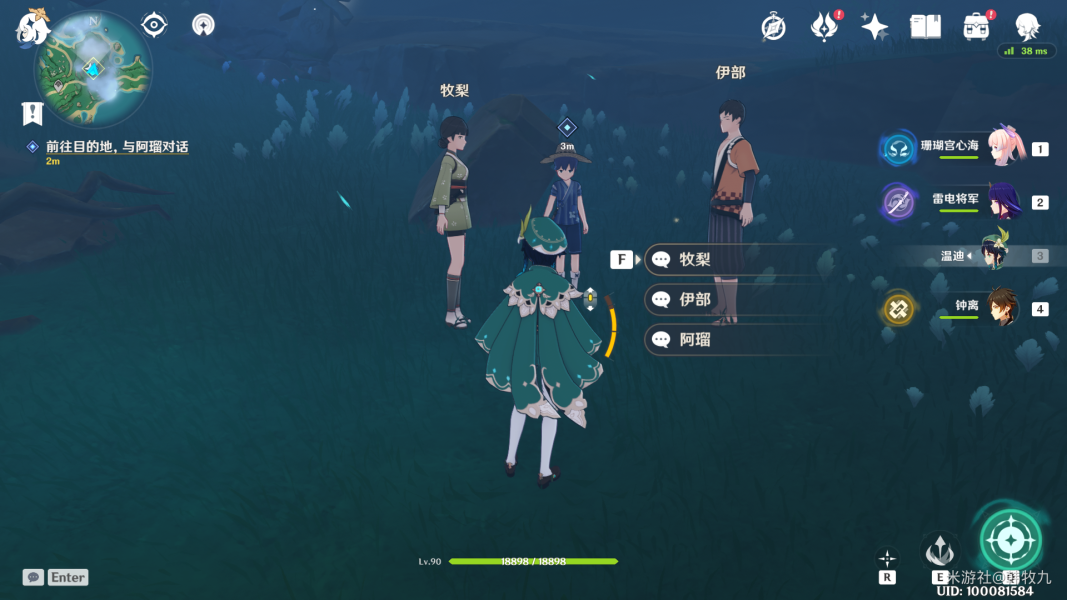Open the inventory backpack icon
The width and height of the screenshot is (1067, 600).
(x=976, y=27)
